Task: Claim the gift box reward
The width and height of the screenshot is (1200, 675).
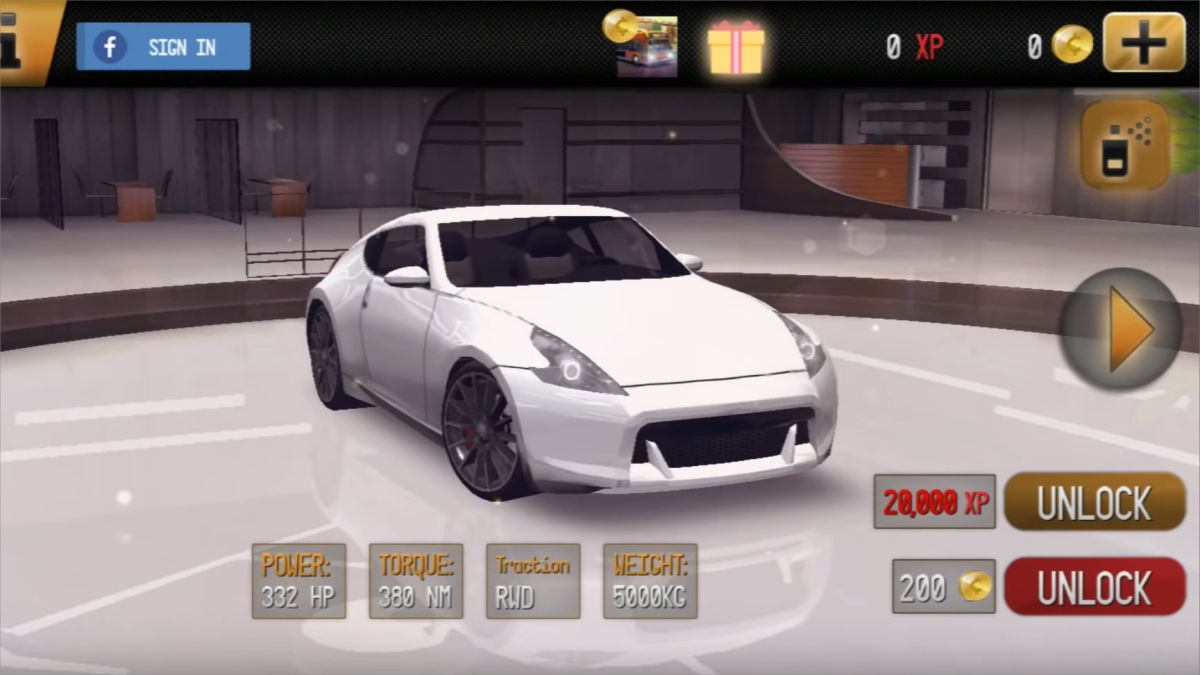Action: pyautogui.click(x=735, y=47)
